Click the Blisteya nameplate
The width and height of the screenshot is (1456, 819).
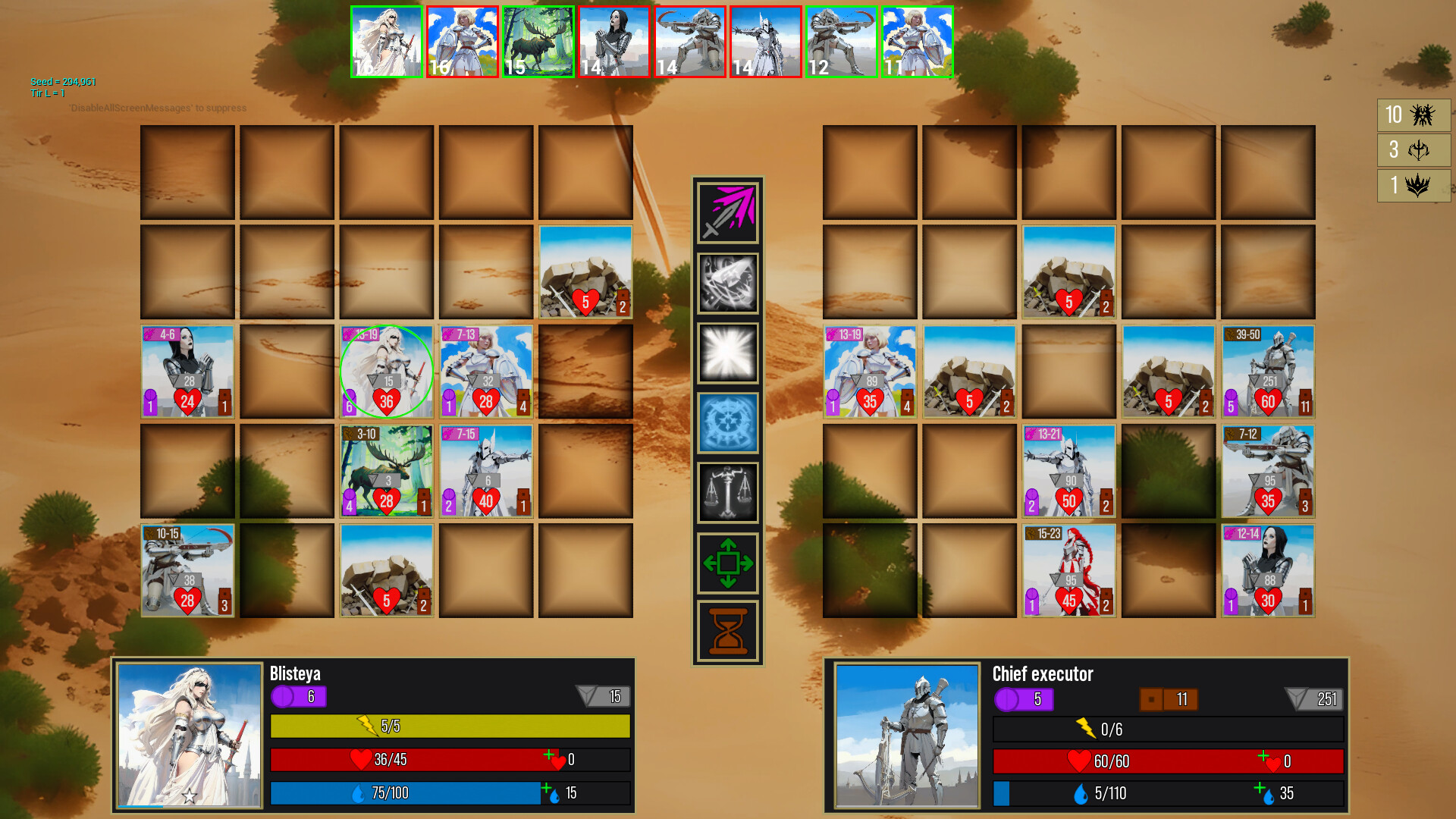(296, 673)
